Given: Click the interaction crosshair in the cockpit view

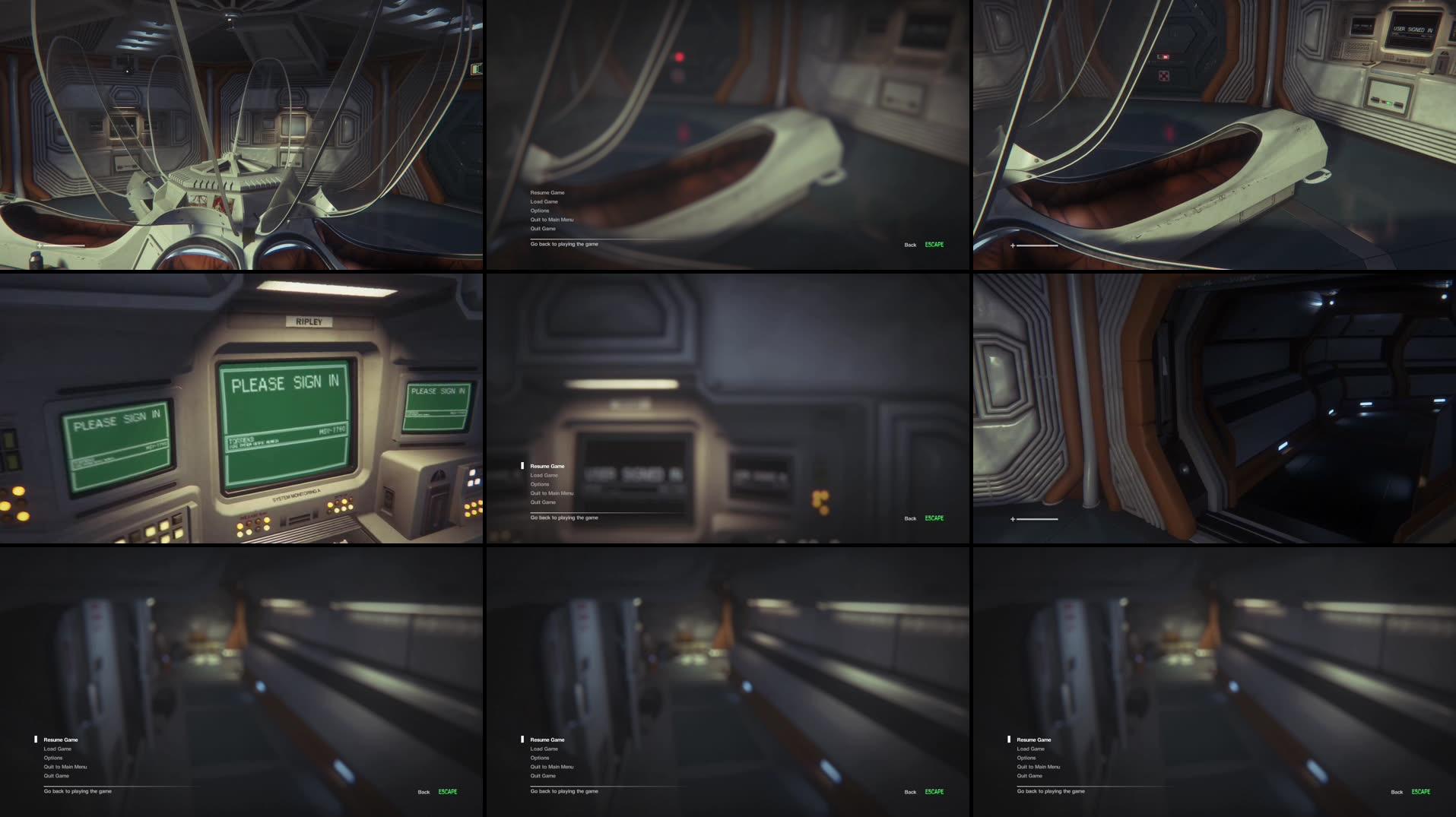Looking at the screenshot, I should click(40, 245).
